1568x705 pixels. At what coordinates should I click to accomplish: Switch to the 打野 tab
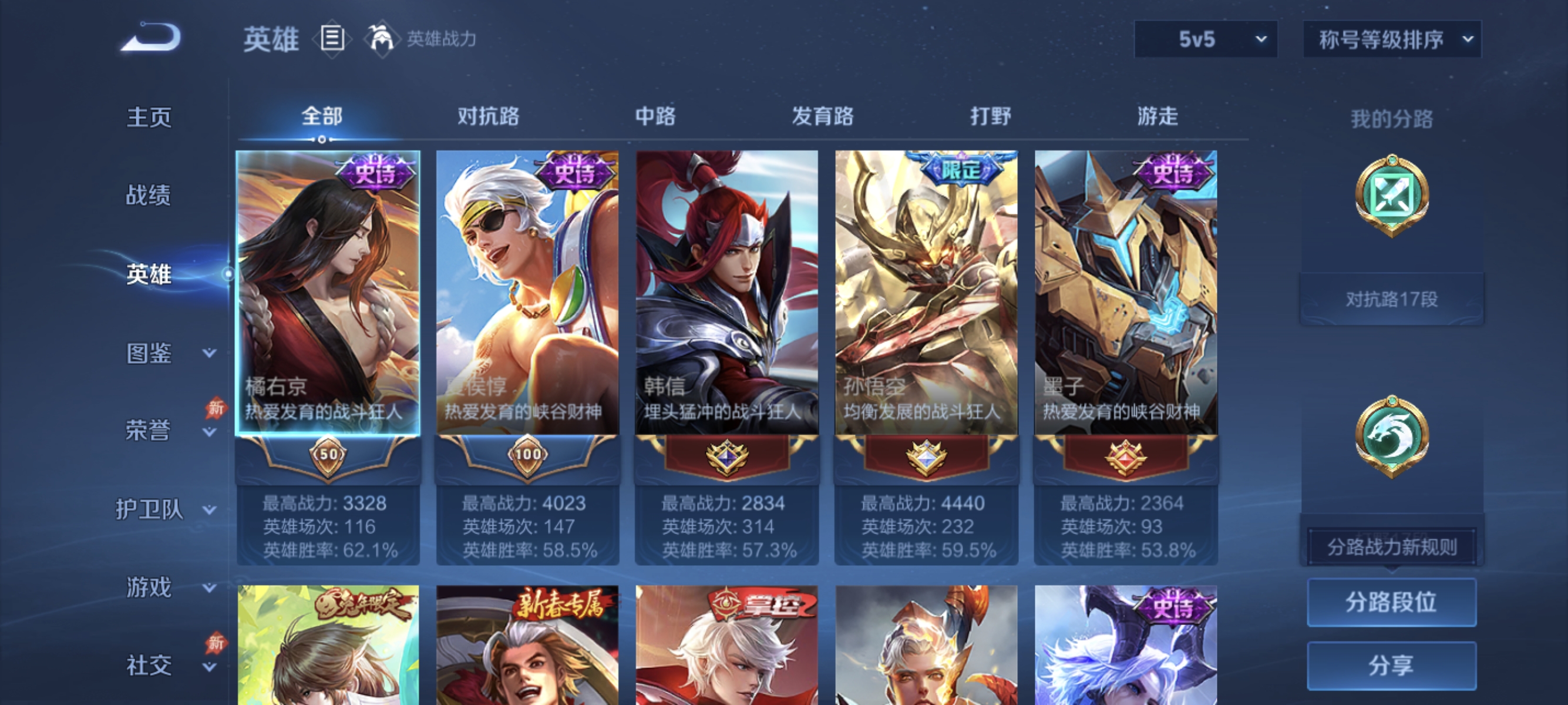click(989, 116)
